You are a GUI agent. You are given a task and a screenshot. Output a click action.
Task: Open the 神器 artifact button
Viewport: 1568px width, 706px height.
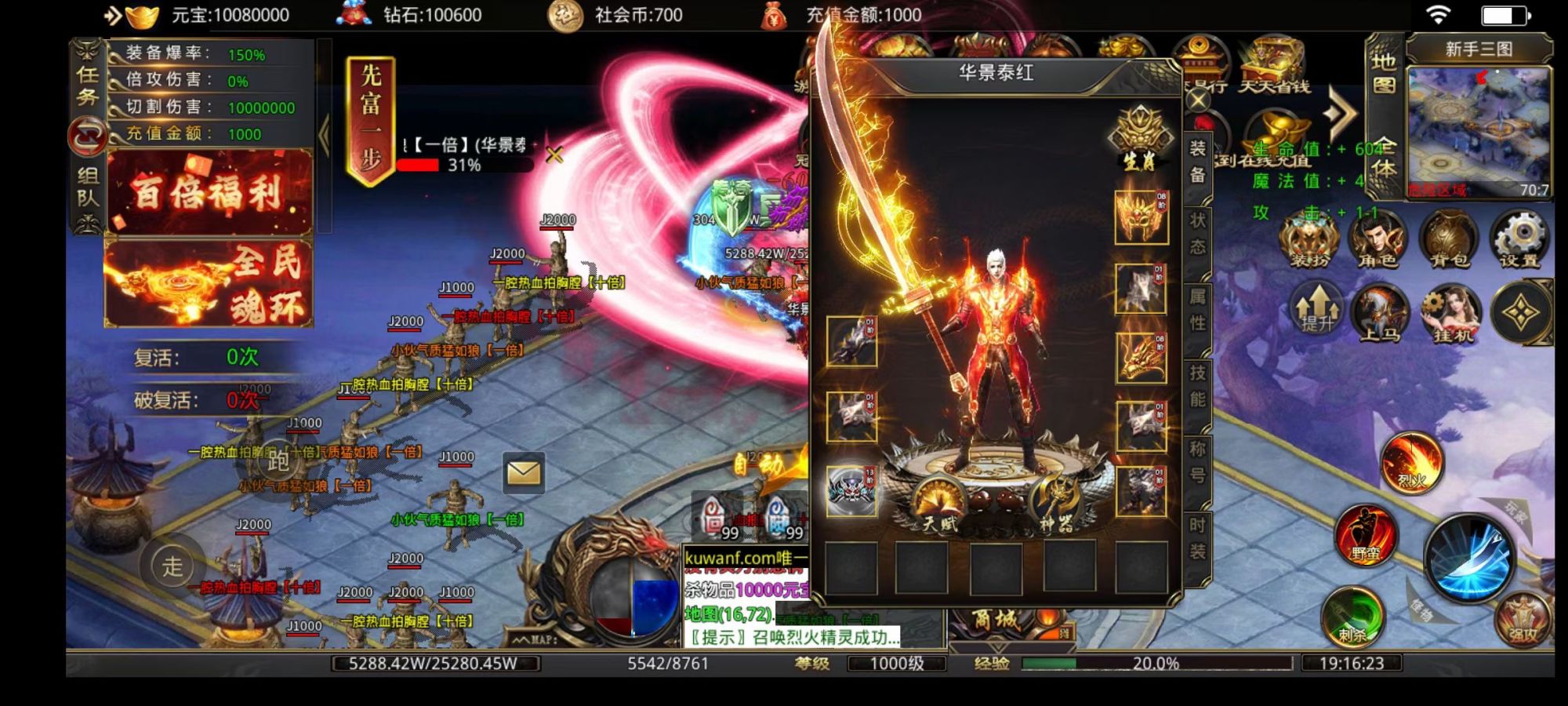pyautogui.click(x=1055, y=504)
